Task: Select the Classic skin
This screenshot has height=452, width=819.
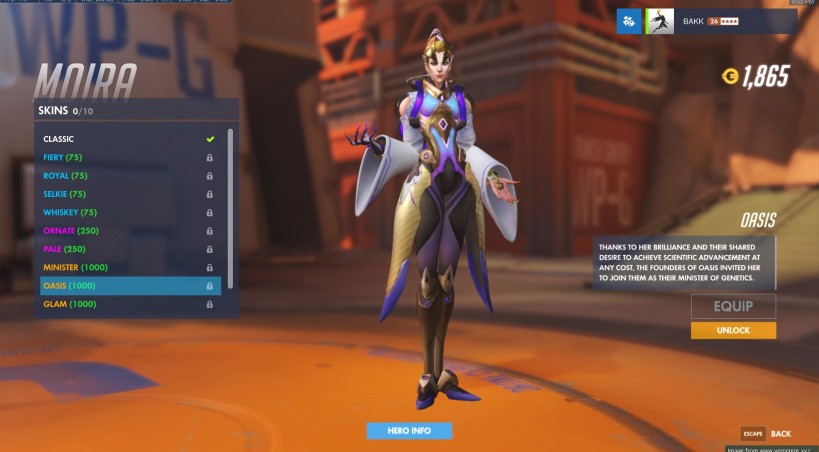Action: click(x=129, y=139)
